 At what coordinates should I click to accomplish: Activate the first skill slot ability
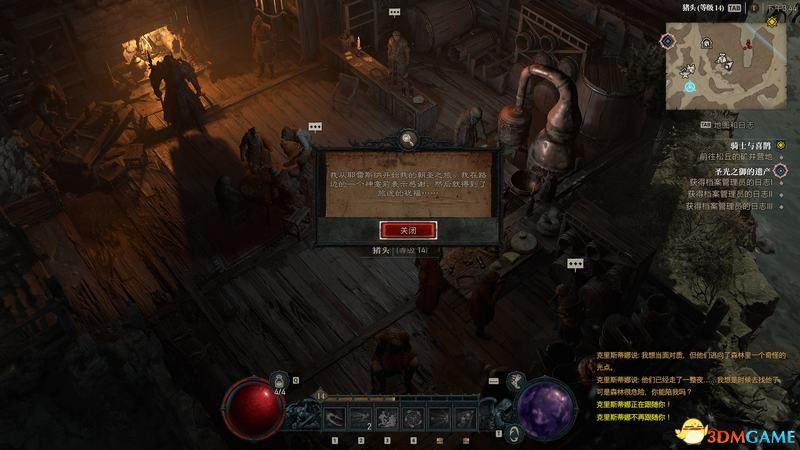pos(333,417)
